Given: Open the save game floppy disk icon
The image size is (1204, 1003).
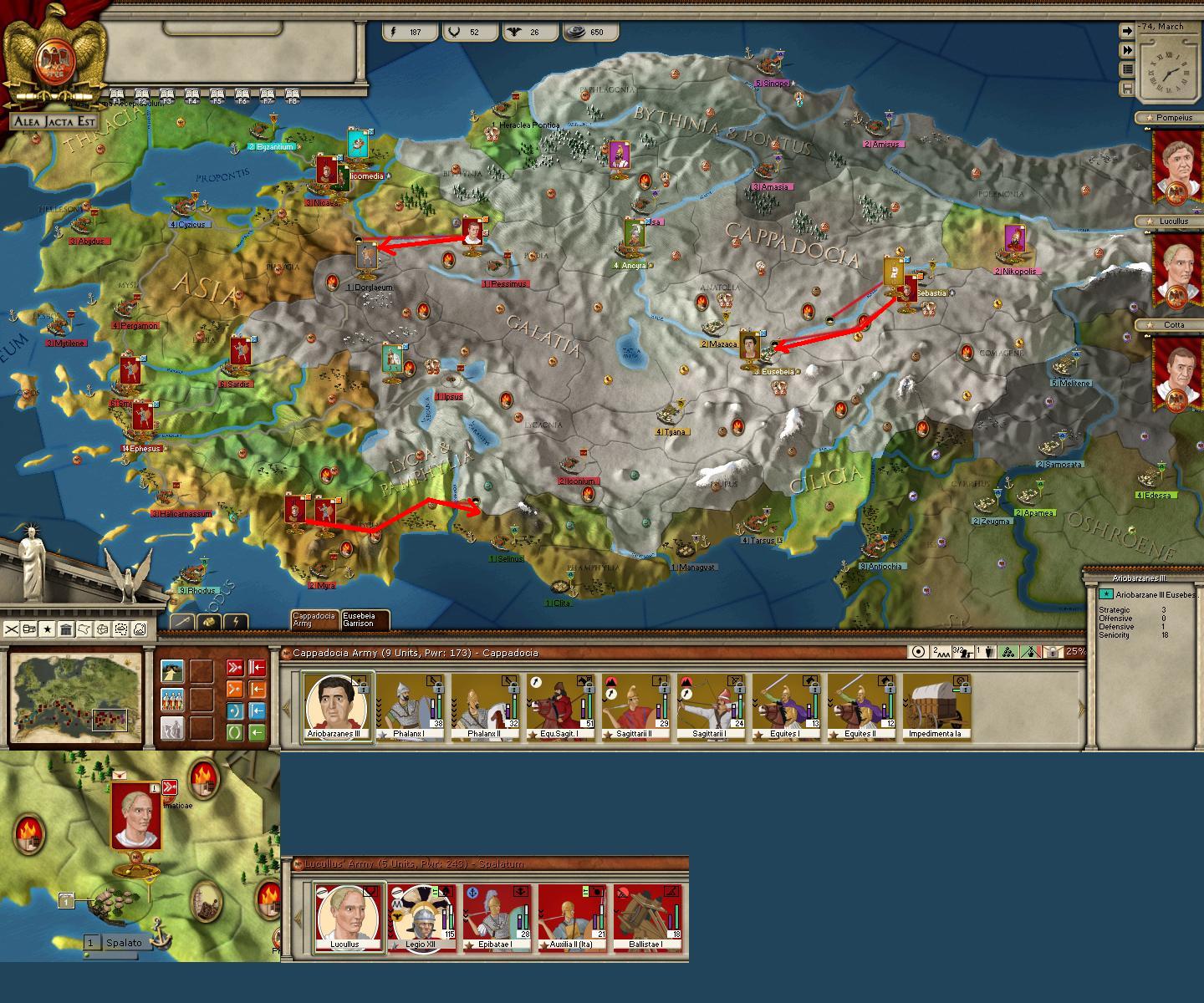Looking at the screenshot, I should [x=1127, y=89].
